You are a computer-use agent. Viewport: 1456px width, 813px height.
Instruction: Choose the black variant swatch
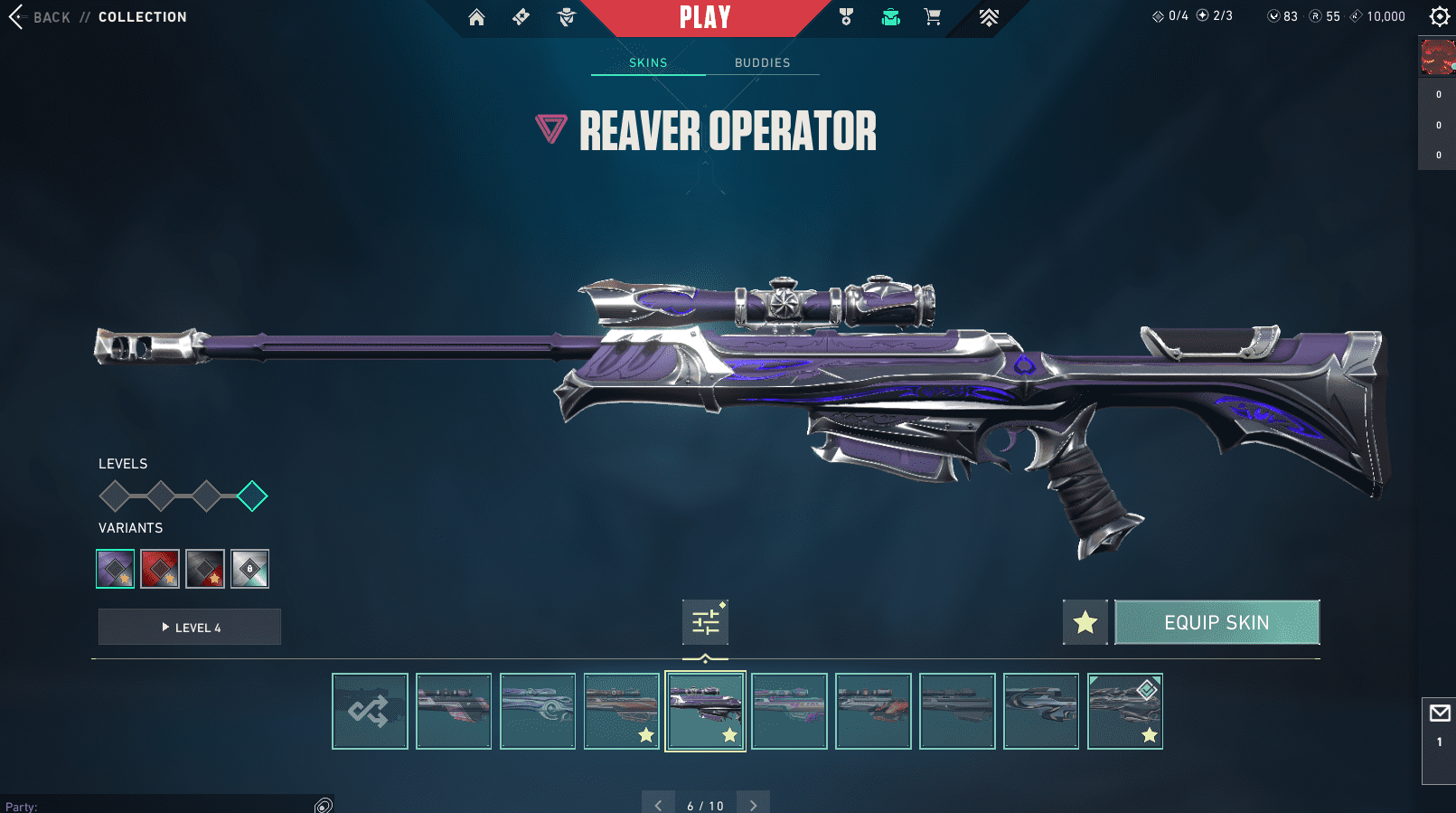(x=205, y=569)
